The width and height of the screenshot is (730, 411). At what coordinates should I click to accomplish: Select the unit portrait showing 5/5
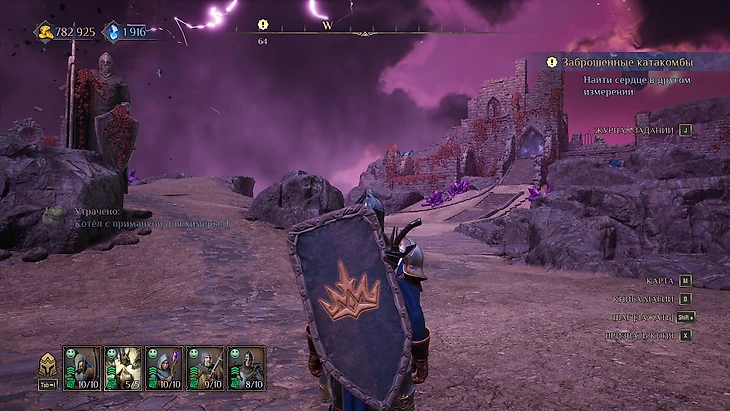coord(123,367)
